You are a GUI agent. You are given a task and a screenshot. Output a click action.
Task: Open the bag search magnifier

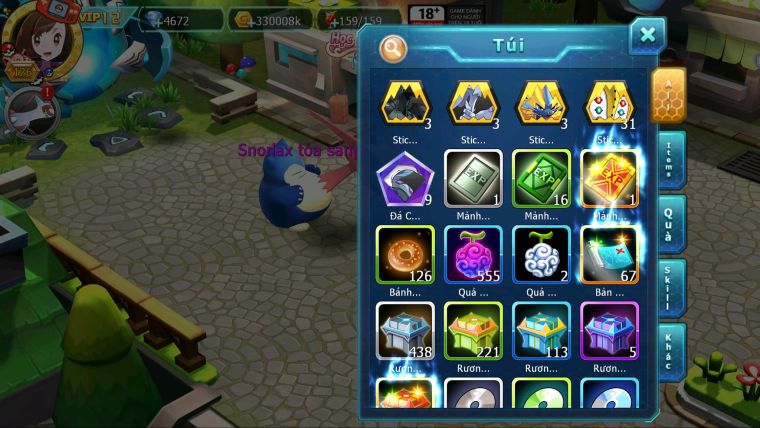point(394,47)
